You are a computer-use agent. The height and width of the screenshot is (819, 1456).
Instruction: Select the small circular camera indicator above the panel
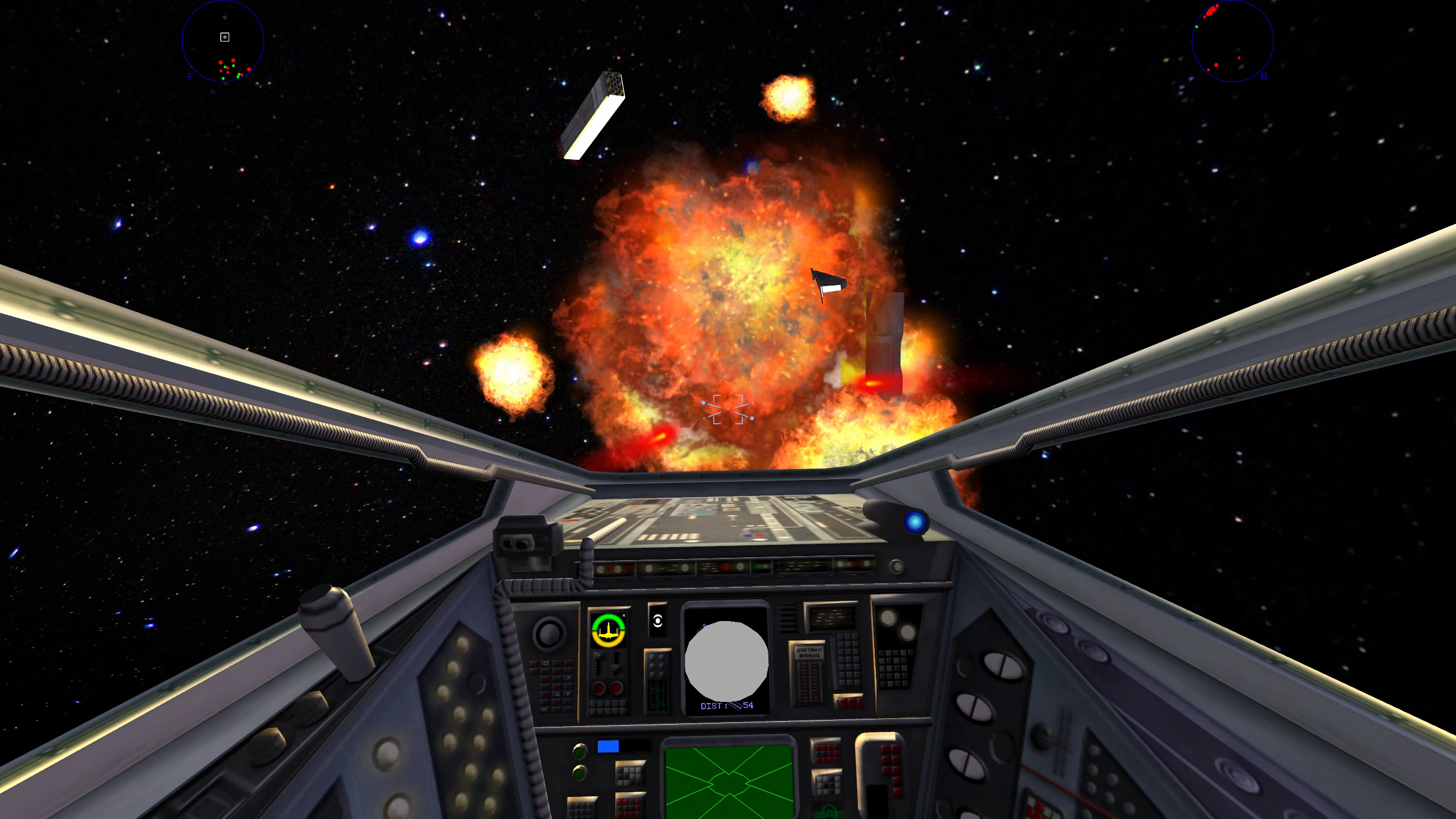[657, 621]
